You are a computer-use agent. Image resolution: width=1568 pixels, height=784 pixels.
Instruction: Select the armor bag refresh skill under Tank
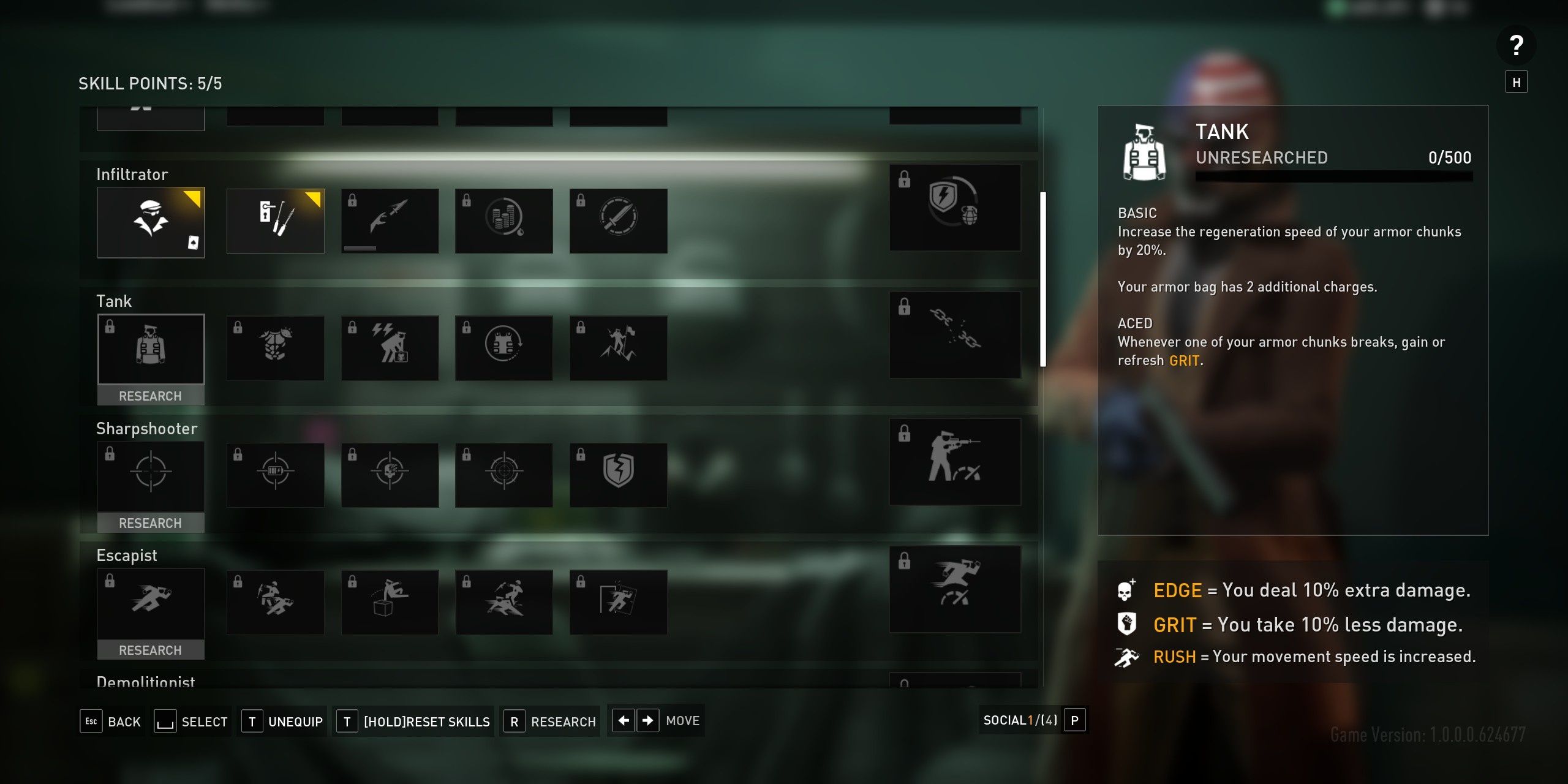503,347
